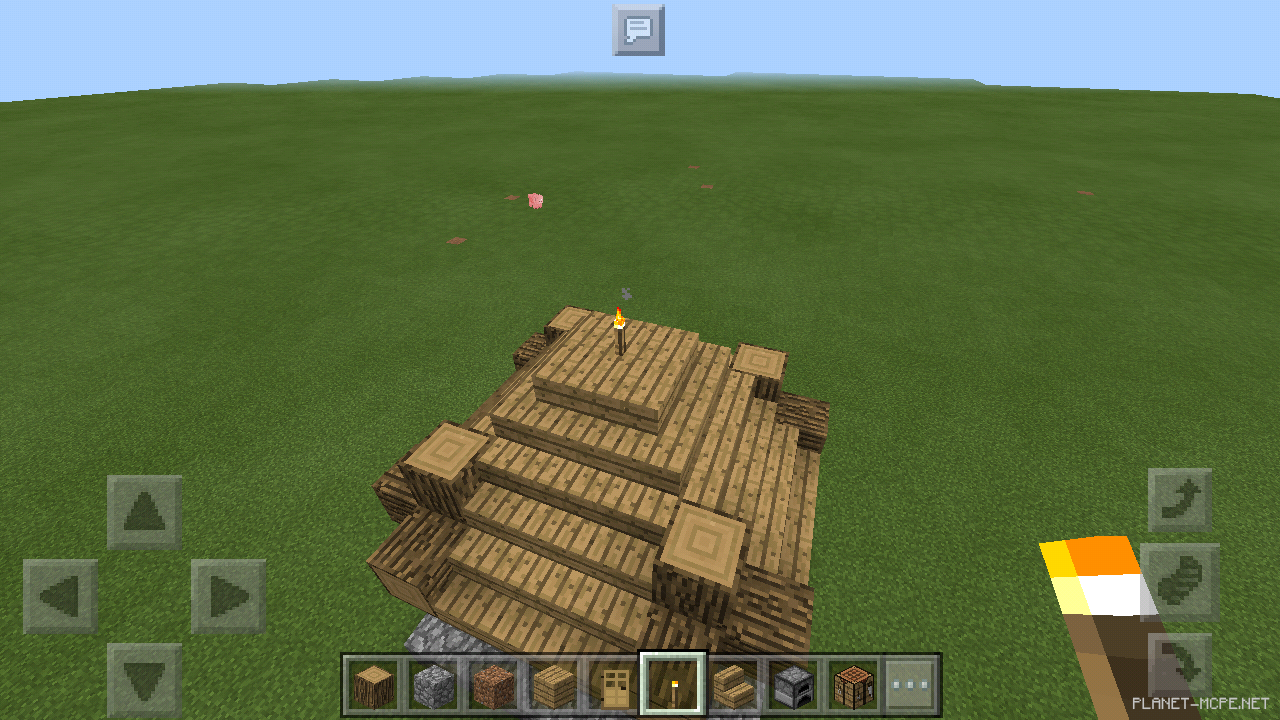Screen dimensions: 1280x720
Task: Select the crafting table in the hotbar
Action: pyautogui.click(x=851, y=685)
